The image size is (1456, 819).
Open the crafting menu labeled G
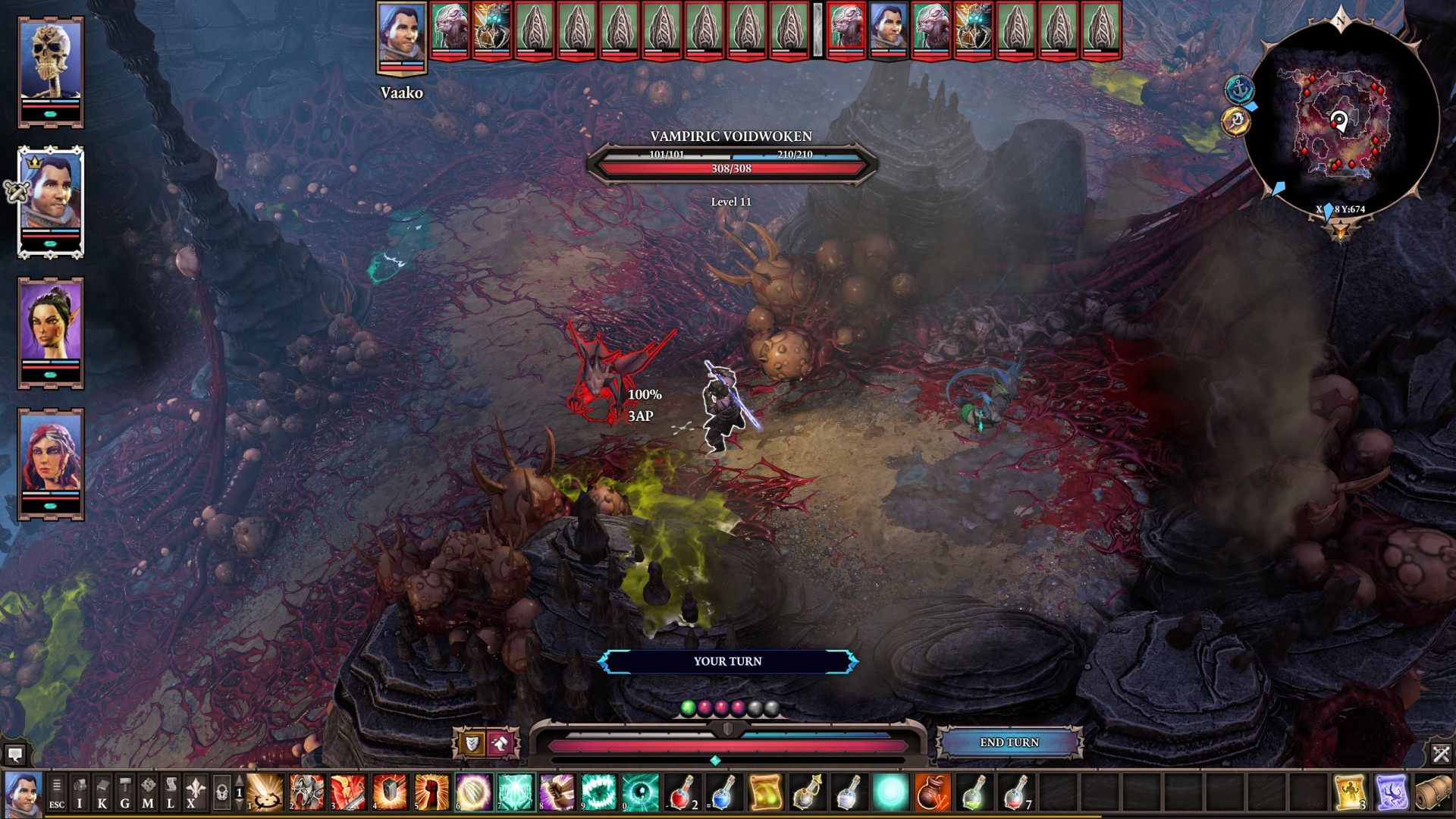[x=125, y=793]
